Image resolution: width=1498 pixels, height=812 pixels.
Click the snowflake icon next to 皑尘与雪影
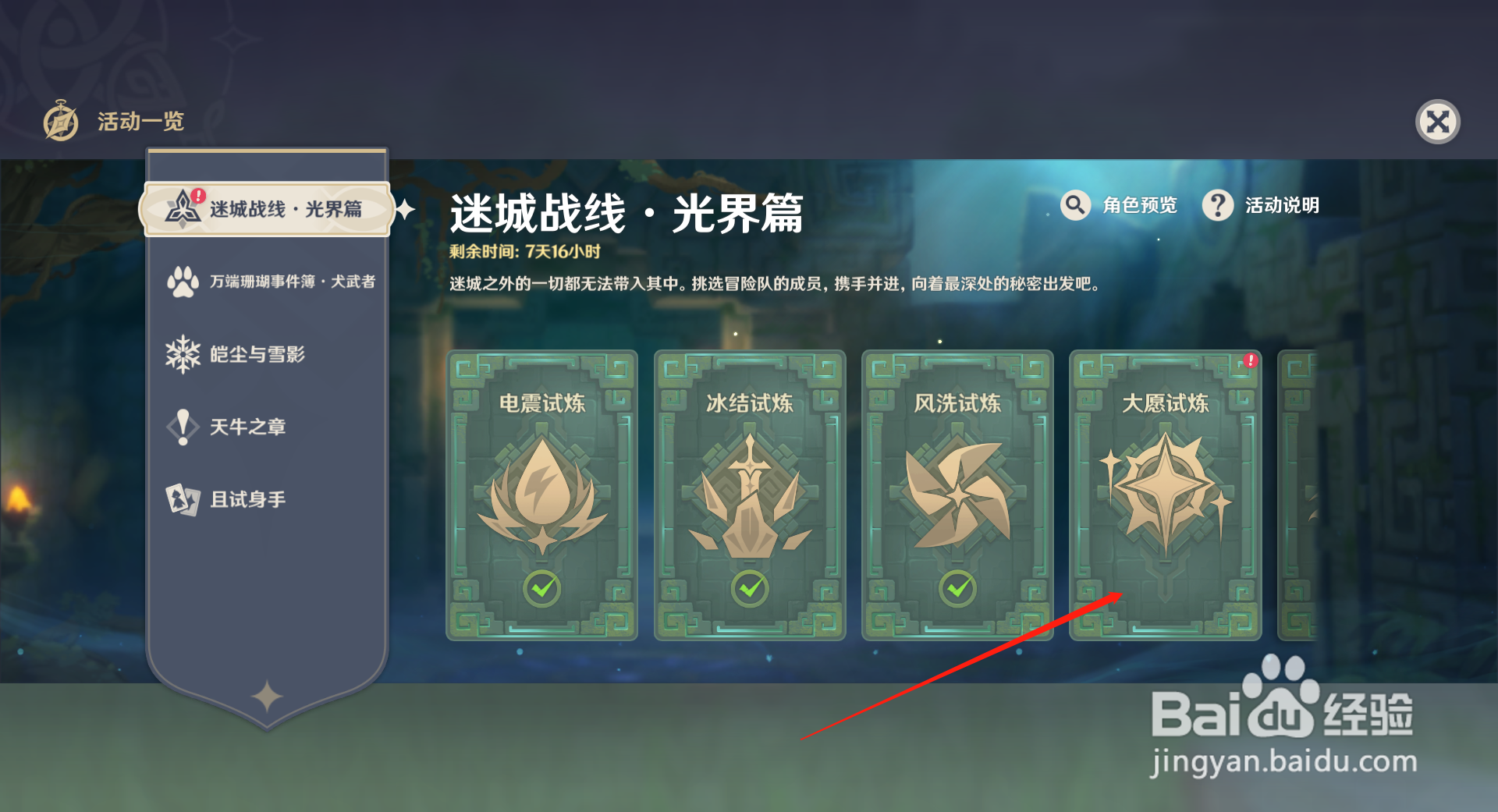pos(182,354)
